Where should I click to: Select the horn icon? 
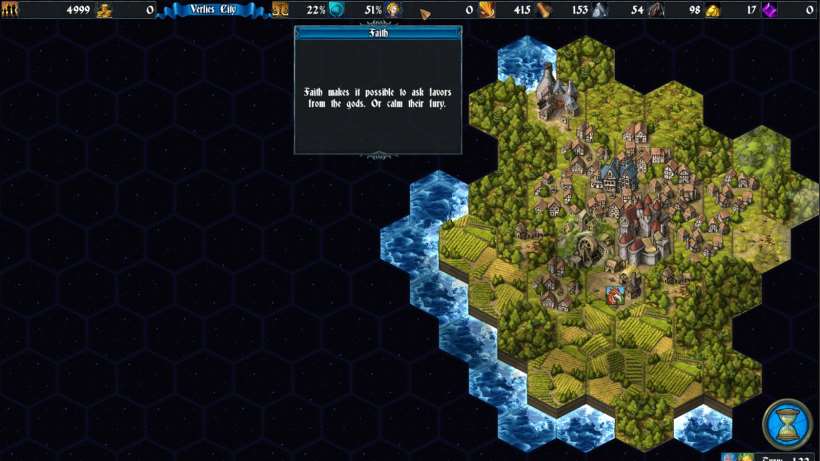click(x=425, y=11)
